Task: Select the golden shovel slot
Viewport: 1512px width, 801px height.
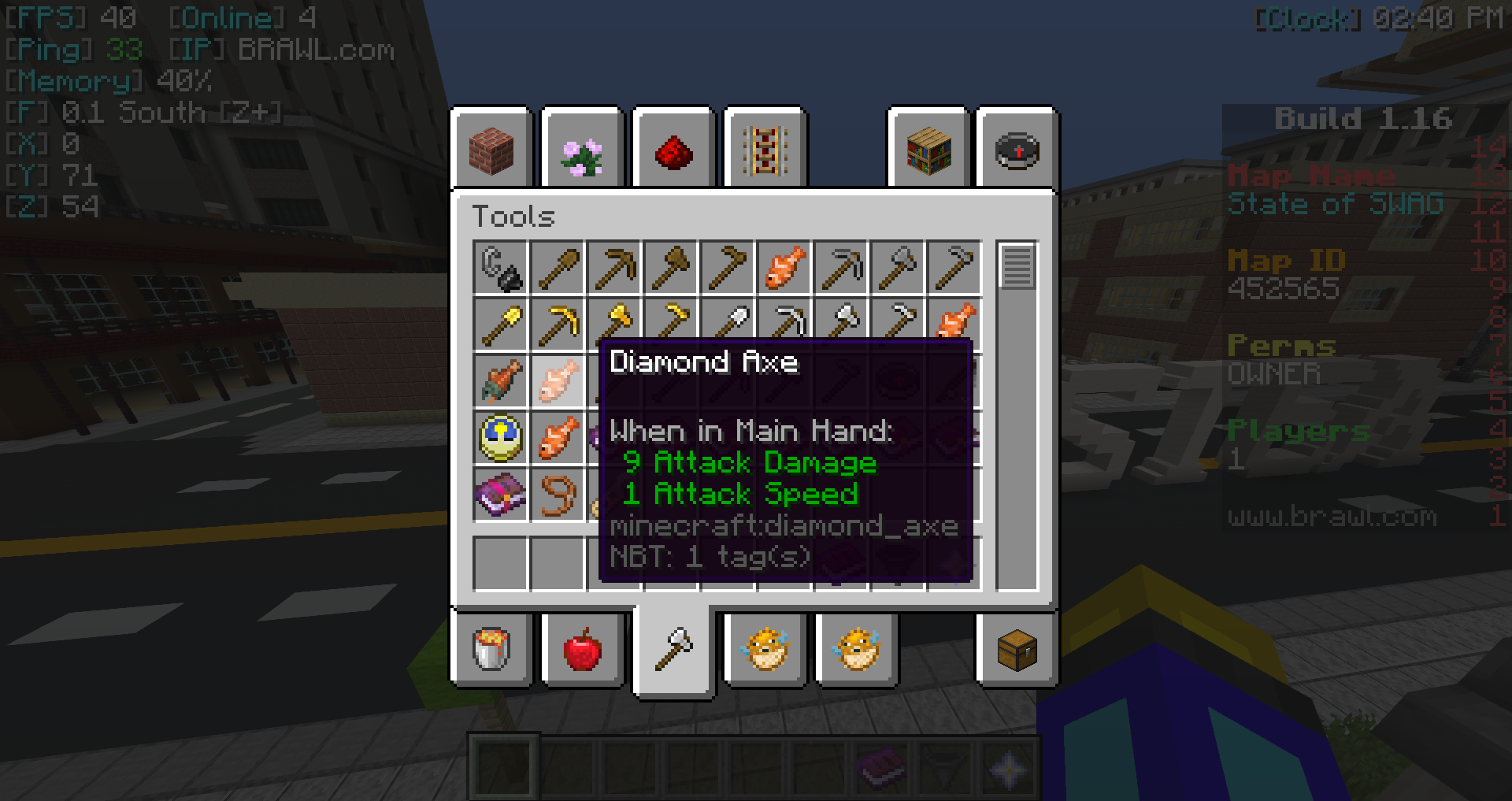Action: [x=501, y=324]
